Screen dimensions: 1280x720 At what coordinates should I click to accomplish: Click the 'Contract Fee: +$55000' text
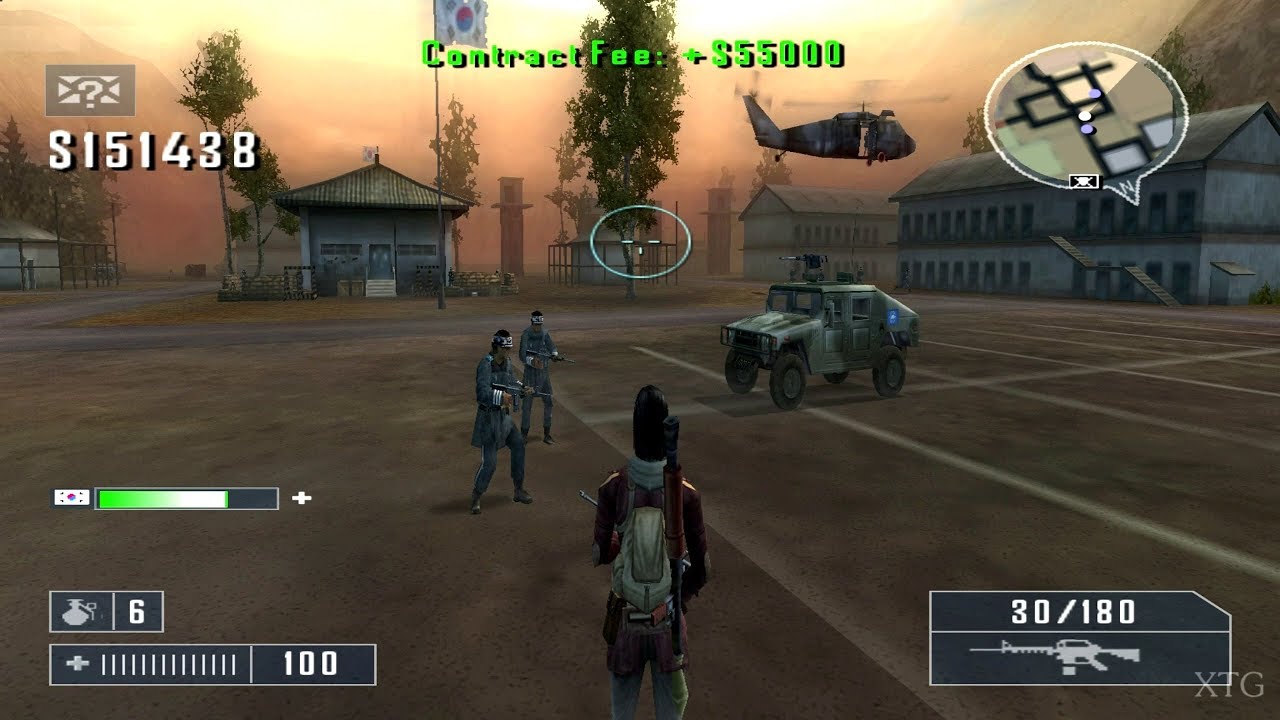(637, 49)
